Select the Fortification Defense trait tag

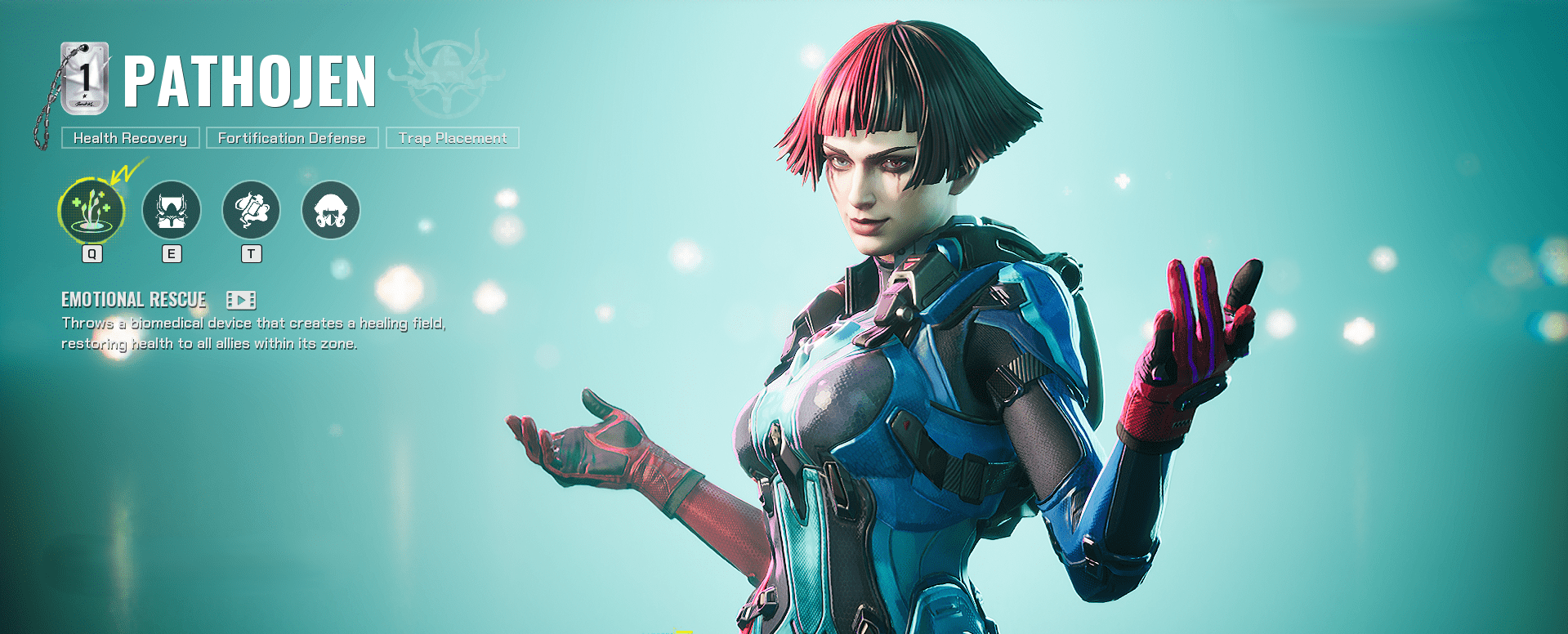pos(291,138)
